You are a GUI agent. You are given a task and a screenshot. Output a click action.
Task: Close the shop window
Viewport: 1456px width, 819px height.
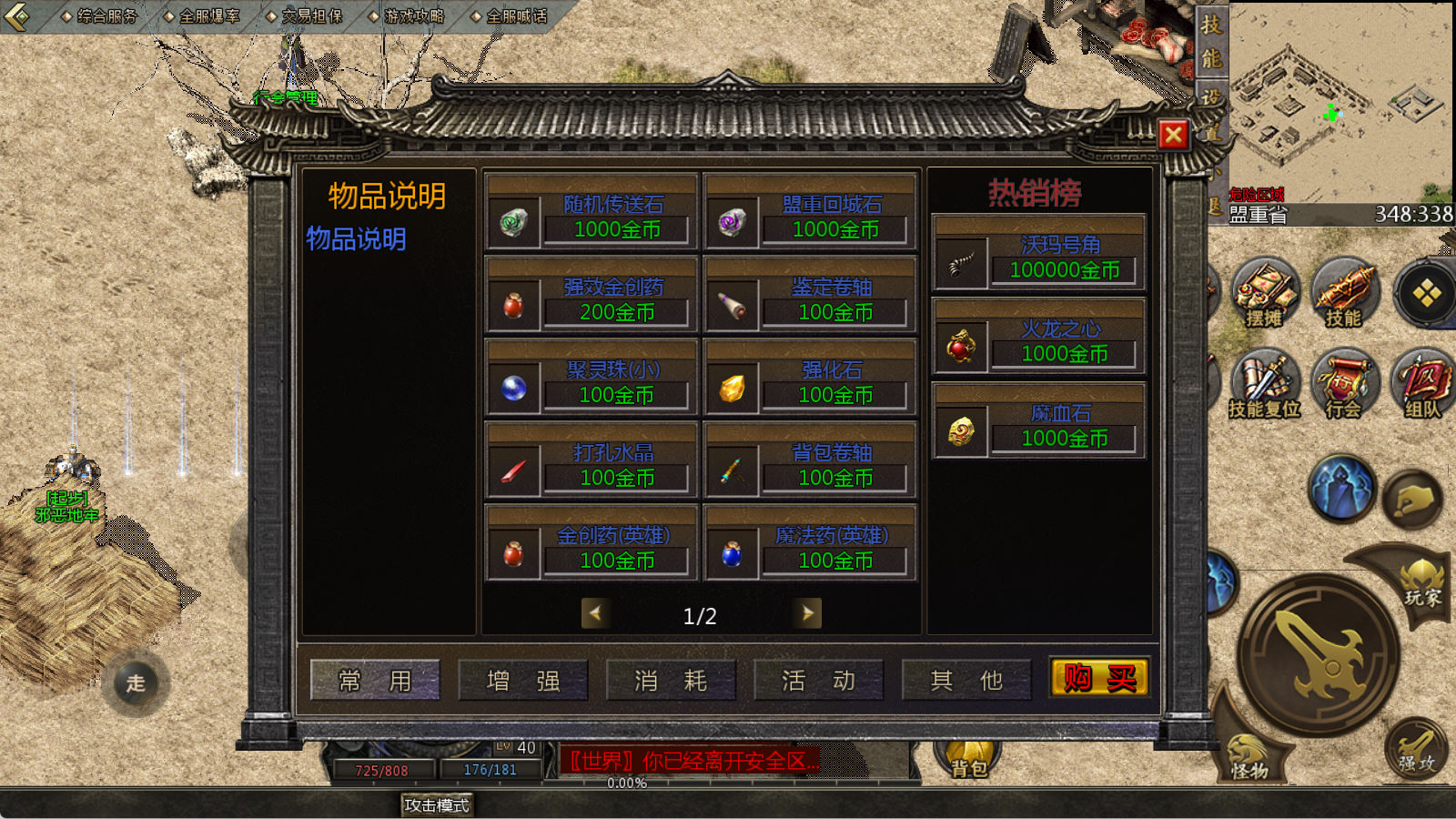tap(1173, 136)
